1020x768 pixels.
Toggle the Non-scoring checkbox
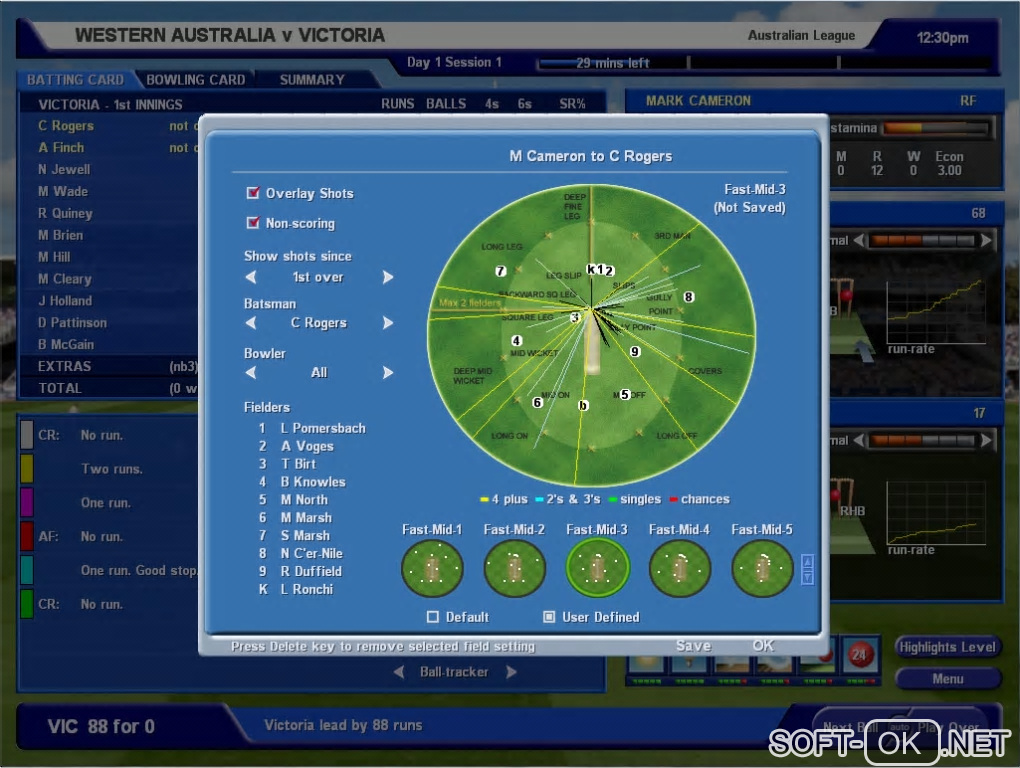(253, 223)
